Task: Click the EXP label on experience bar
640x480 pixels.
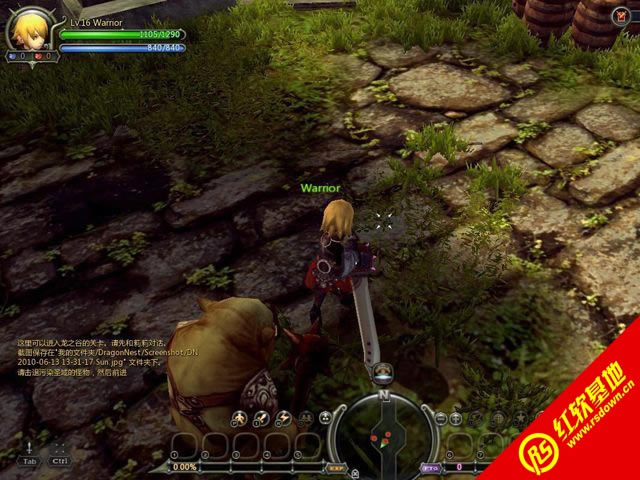Action: point(336,467)
